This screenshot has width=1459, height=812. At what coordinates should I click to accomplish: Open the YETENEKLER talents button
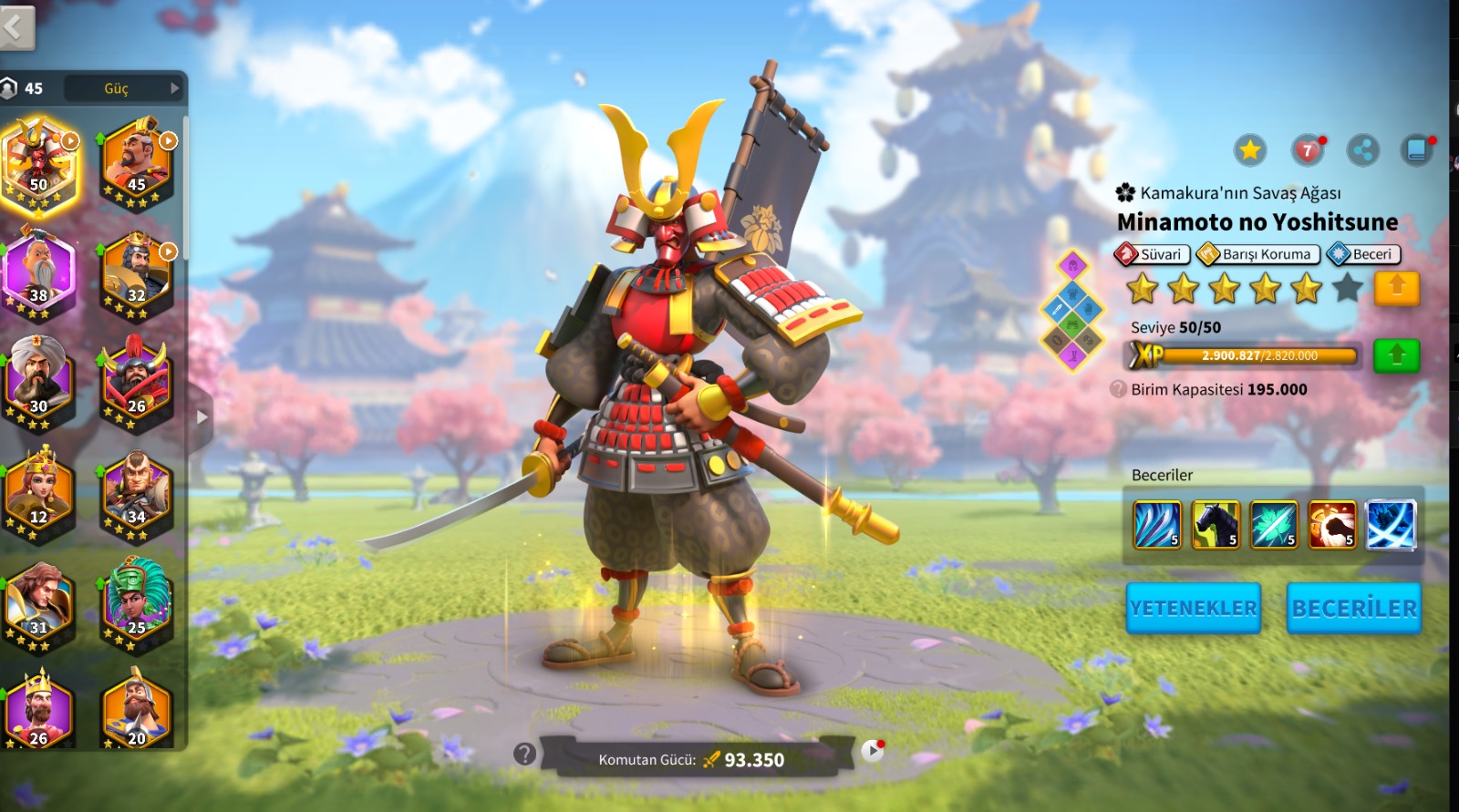click(x=1193, y=608)
